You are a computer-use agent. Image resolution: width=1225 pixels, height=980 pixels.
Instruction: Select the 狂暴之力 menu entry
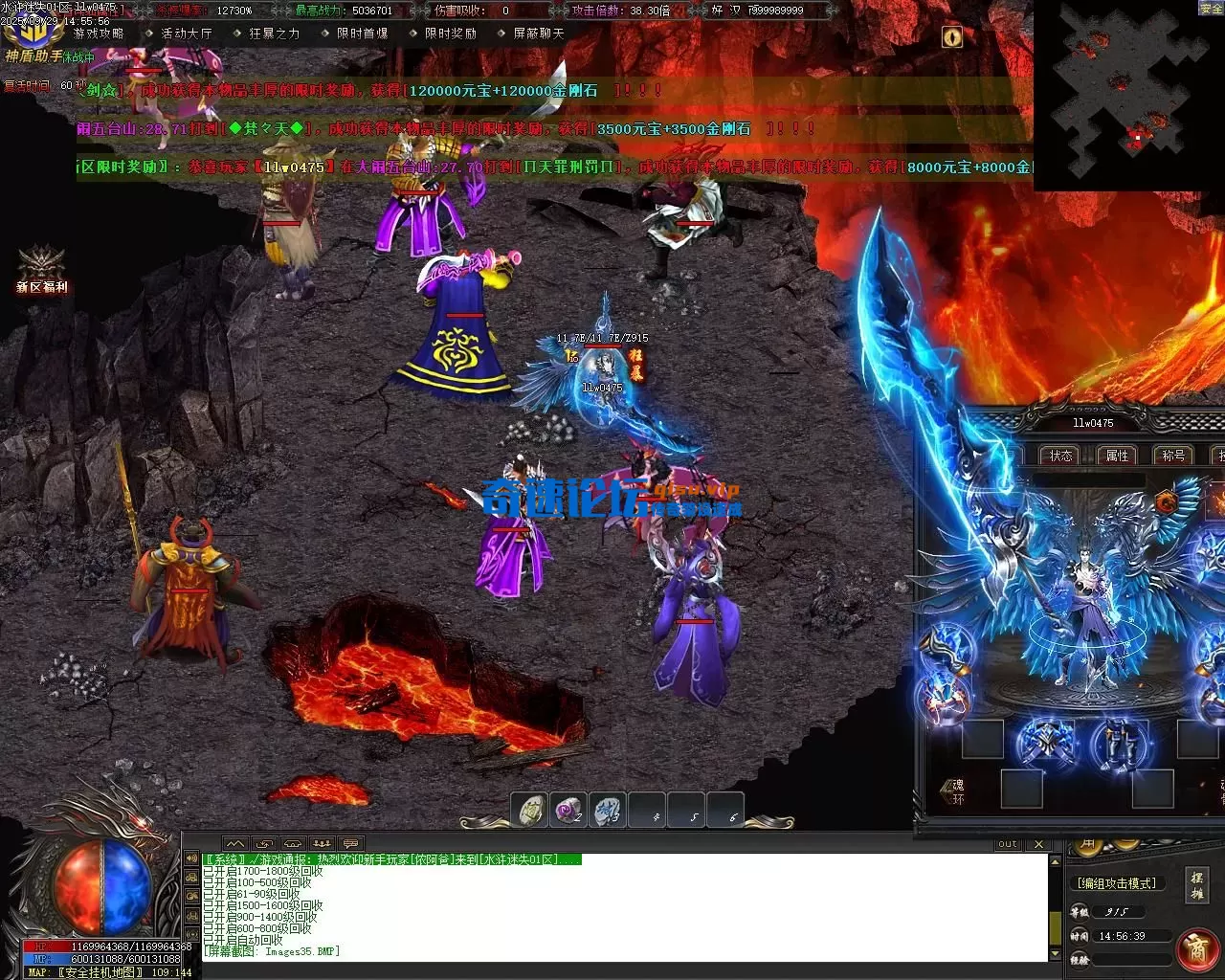coord(274,33)
